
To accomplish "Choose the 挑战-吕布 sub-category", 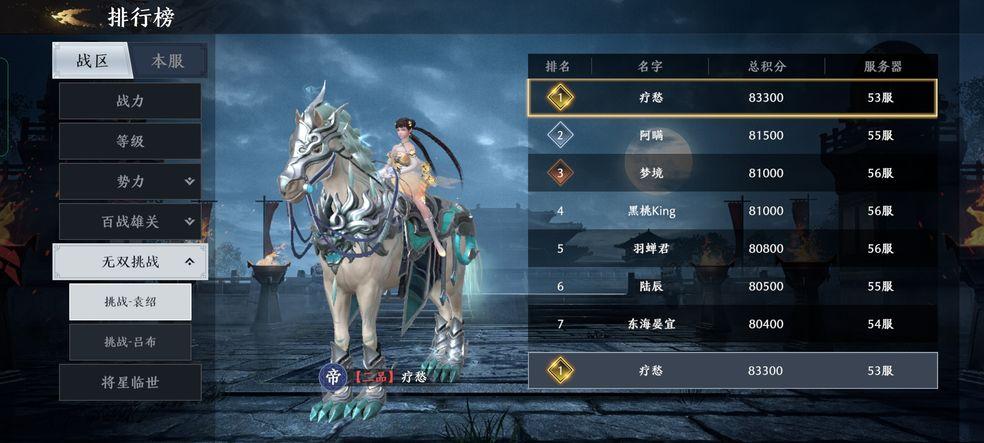I will tap(130, 342).
